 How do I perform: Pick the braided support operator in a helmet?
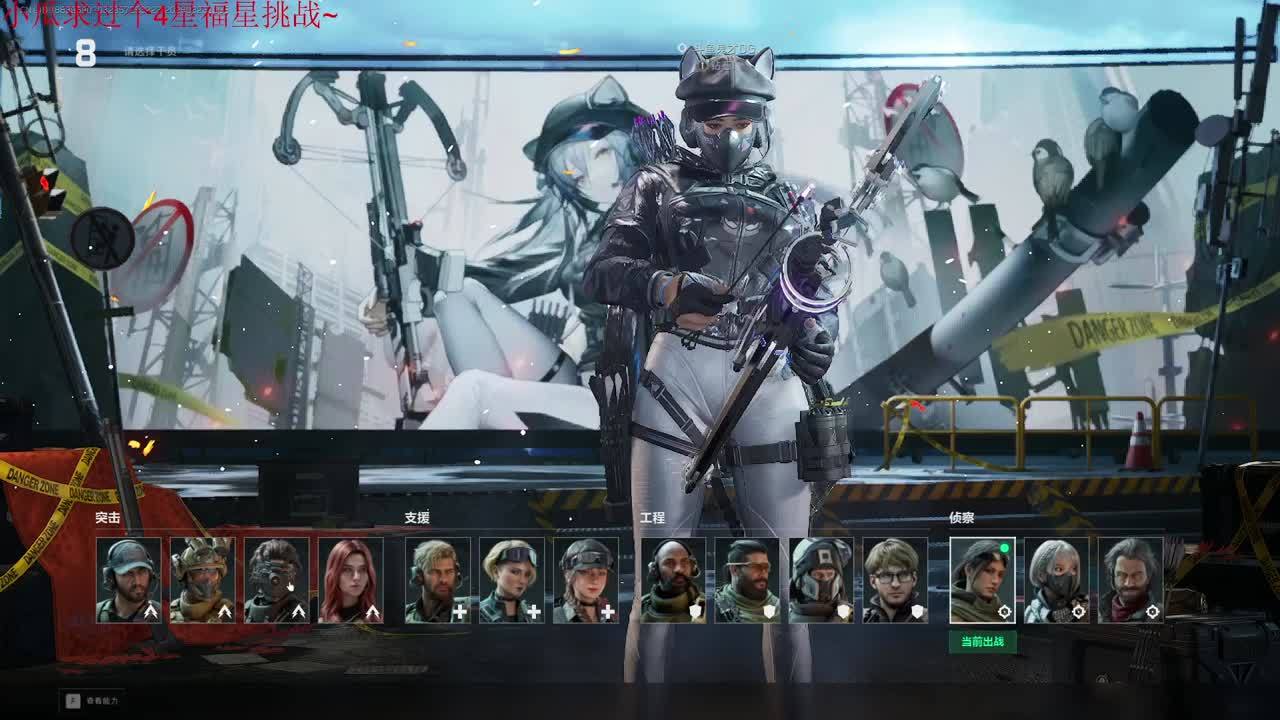[x=585, y=580]
